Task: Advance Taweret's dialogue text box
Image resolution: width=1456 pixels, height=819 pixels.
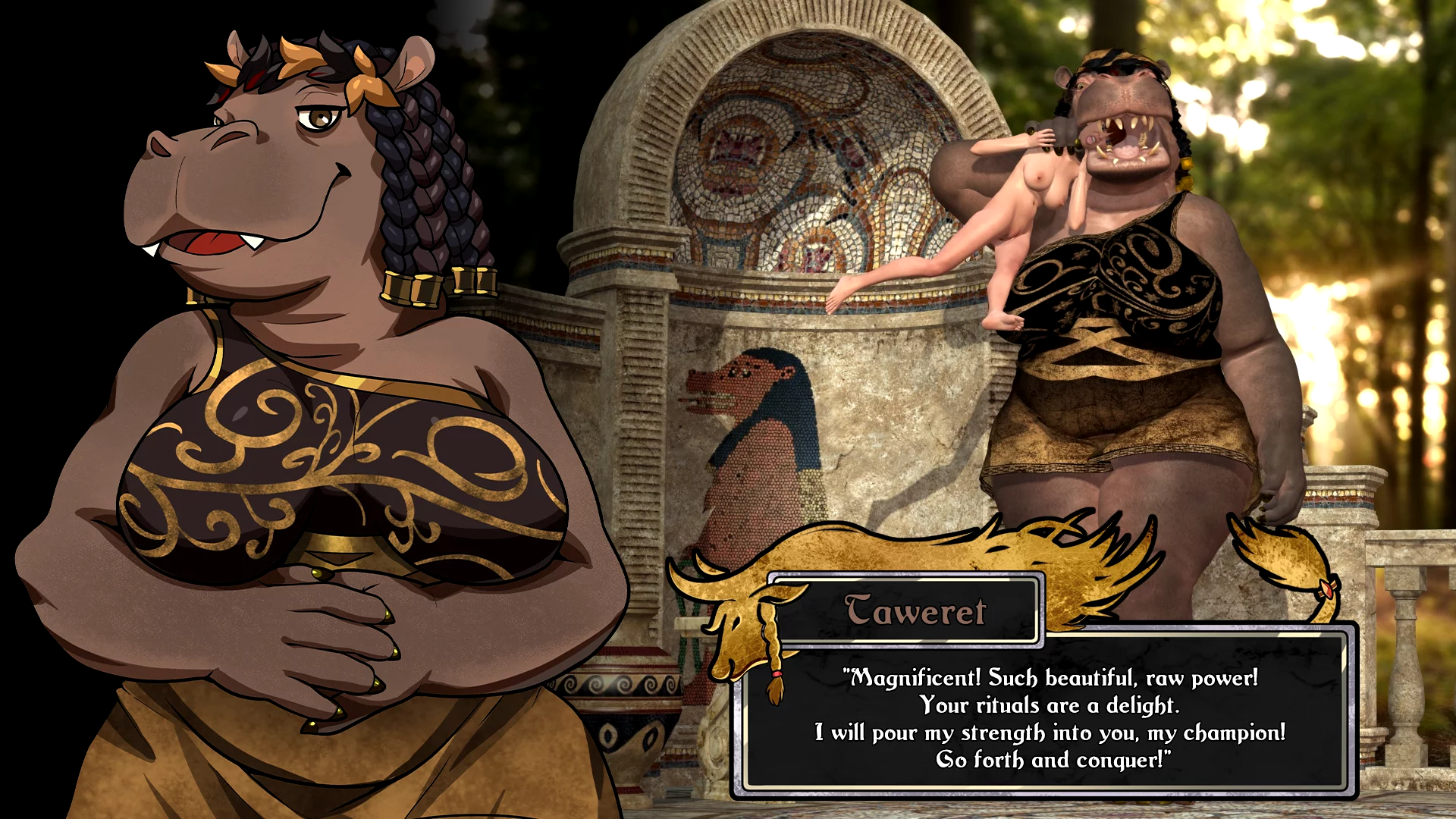Action: 1049,717
